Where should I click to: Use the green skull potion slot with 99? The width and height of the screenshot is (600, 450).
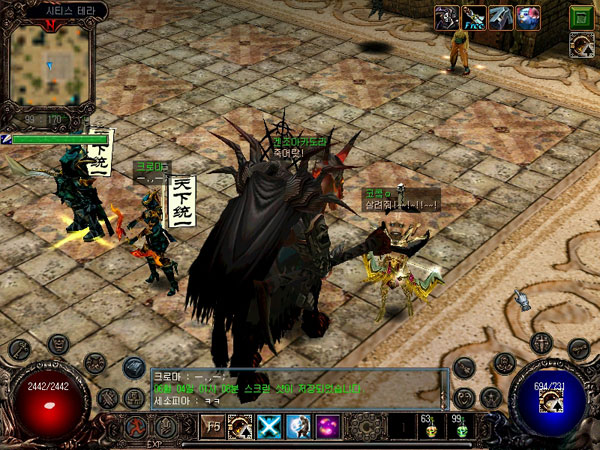[x=462, y=428]
